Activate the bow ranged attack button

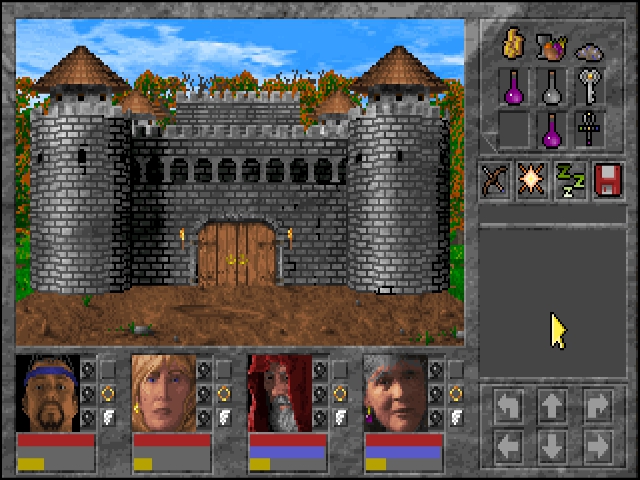pos(495,180)
